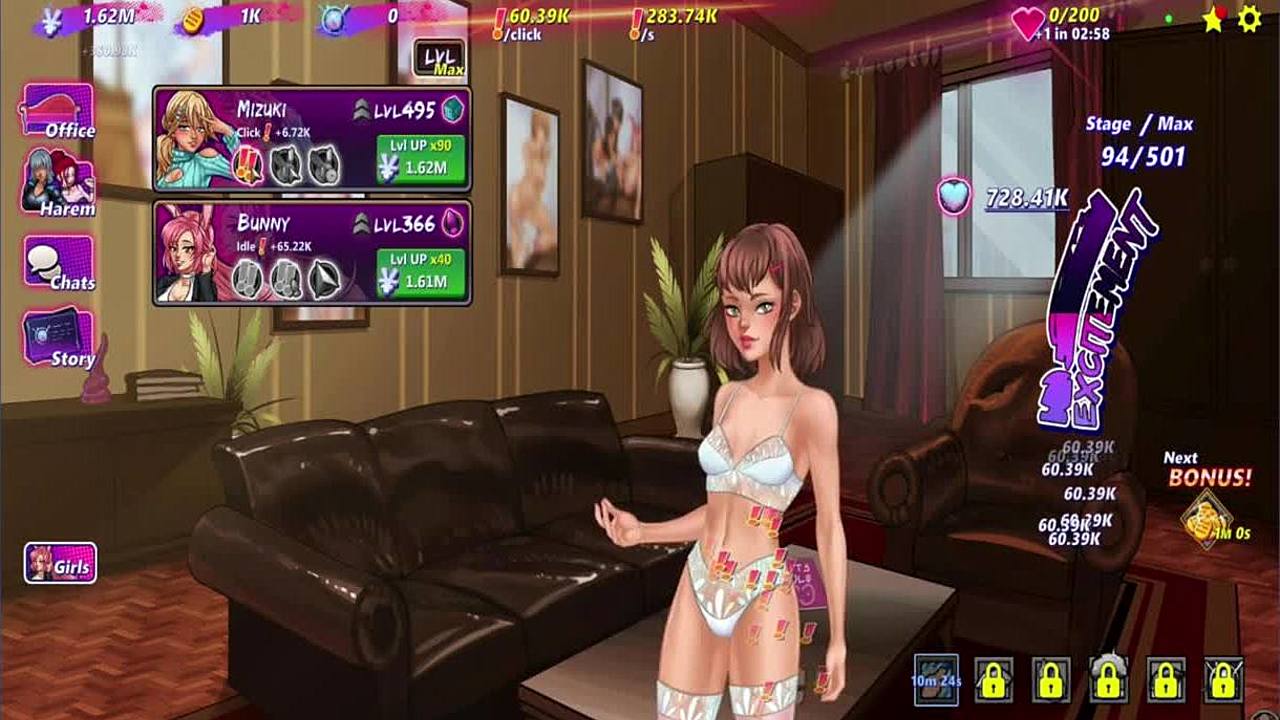Select Mizuki's portrait

pyautogui.click(x=194, y=139)
